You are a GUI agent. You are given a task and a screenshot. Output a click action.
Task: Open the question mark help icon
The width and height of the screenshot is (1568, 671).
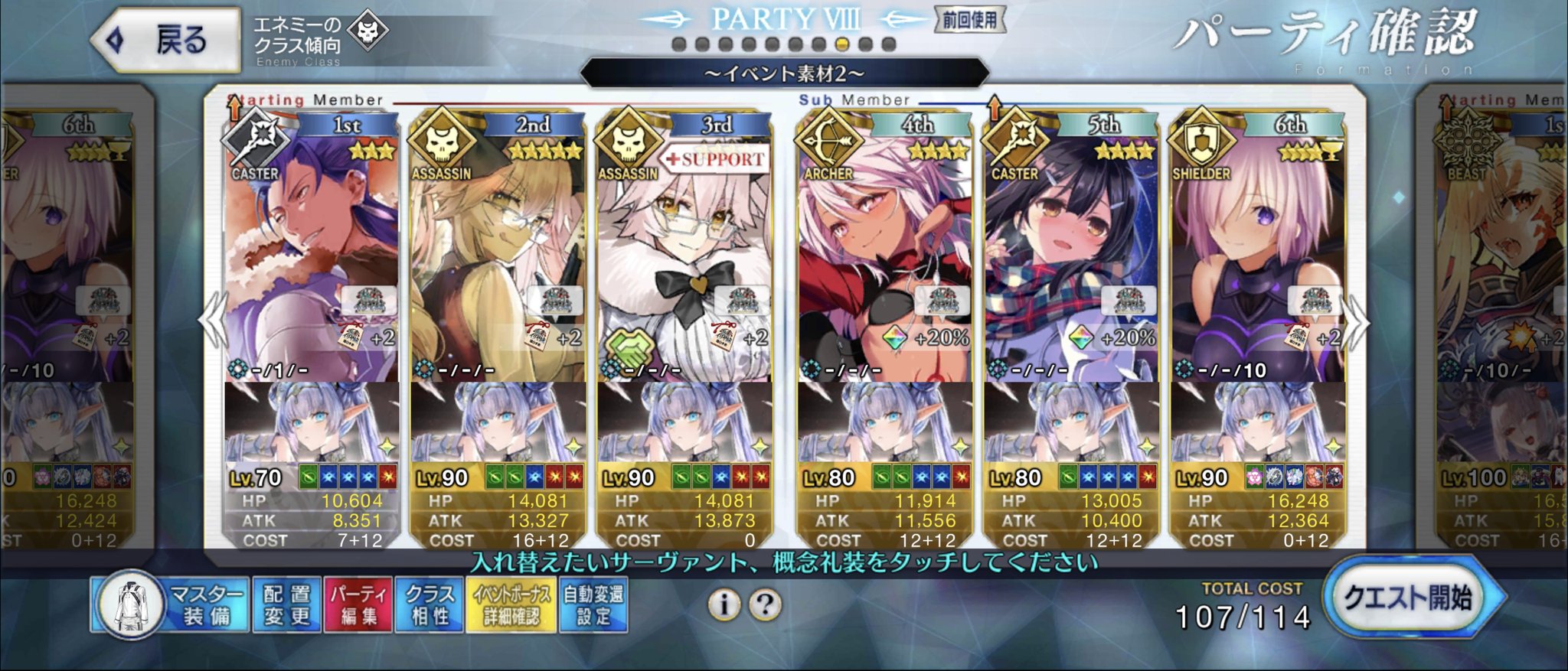point(764,605)
